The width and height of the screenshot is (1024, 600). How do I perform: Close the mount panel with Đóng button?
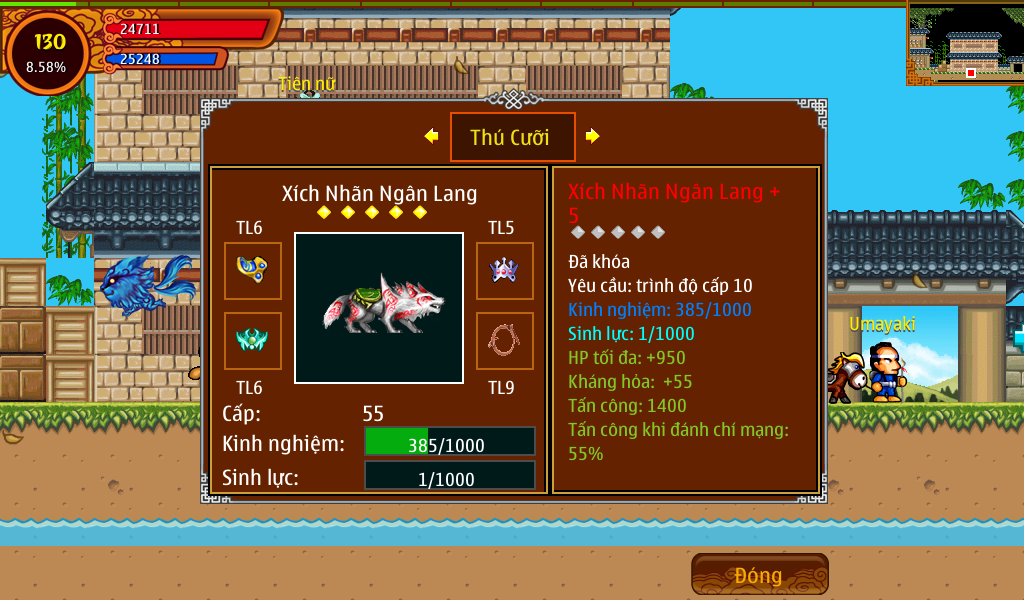pyautogui.click(x=759, y=575)
